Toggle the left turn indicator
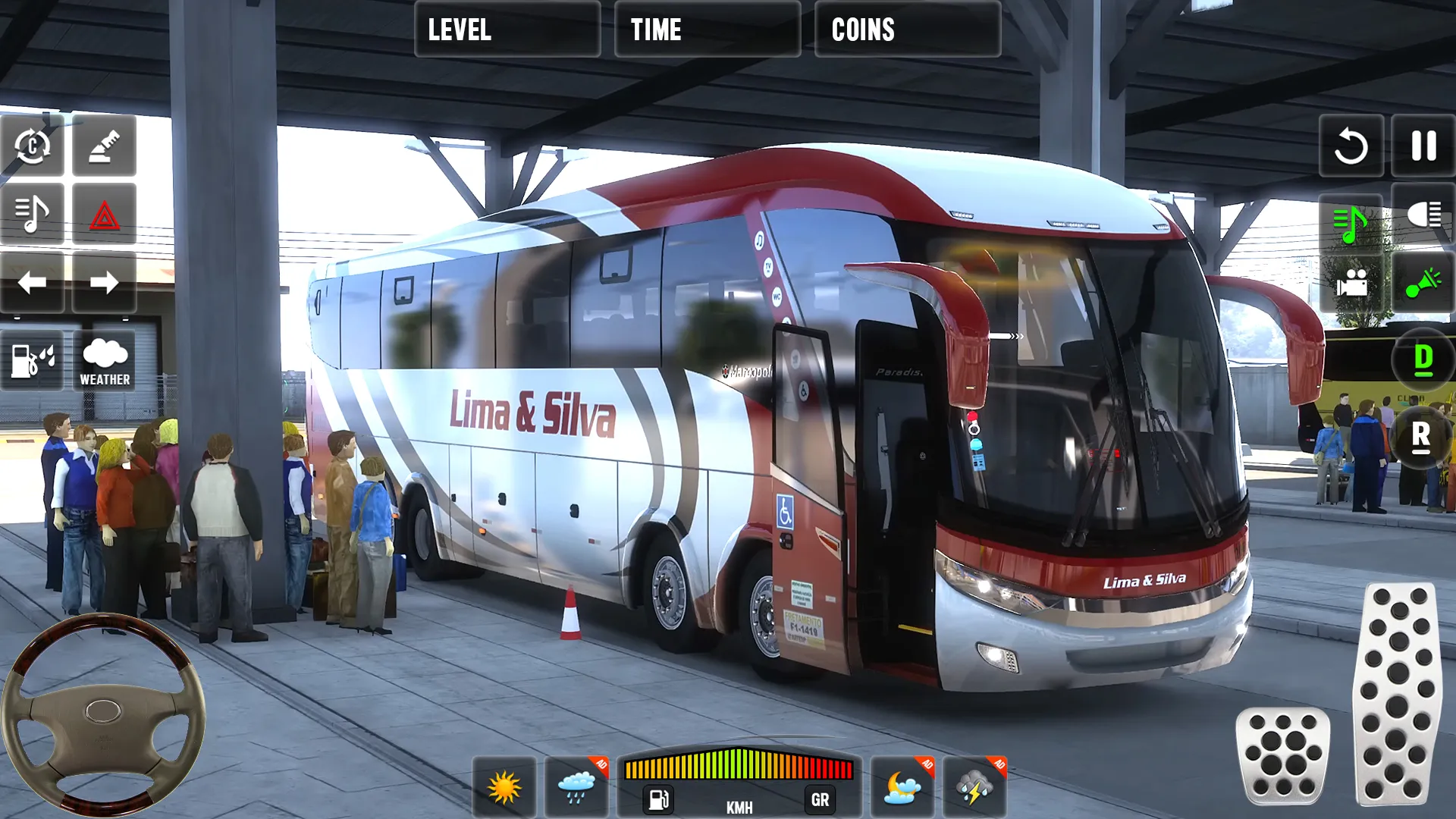The height and width of the screenshot is (819, 1456). (32, 283)
